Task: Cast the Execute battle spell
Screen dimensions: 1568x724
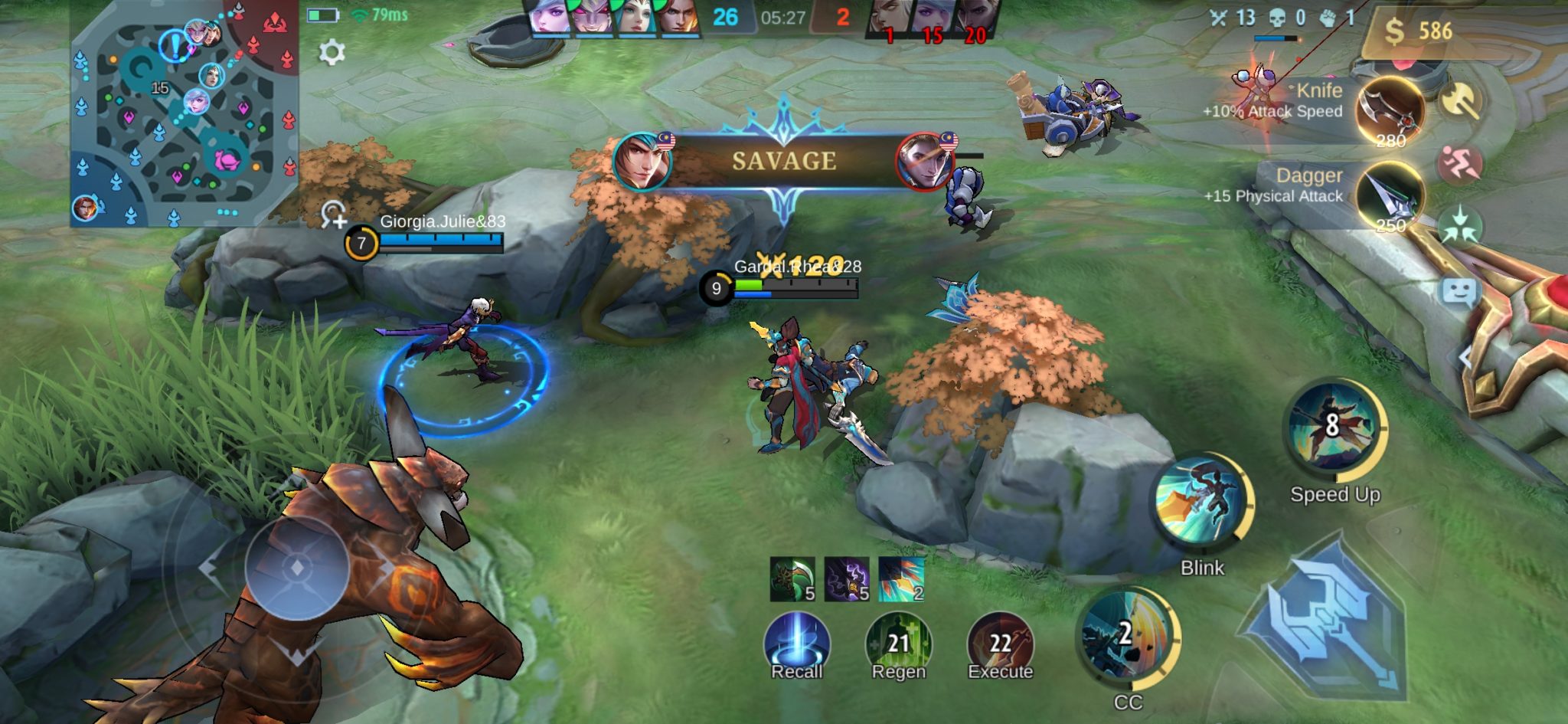Action: click(1000, 645)
